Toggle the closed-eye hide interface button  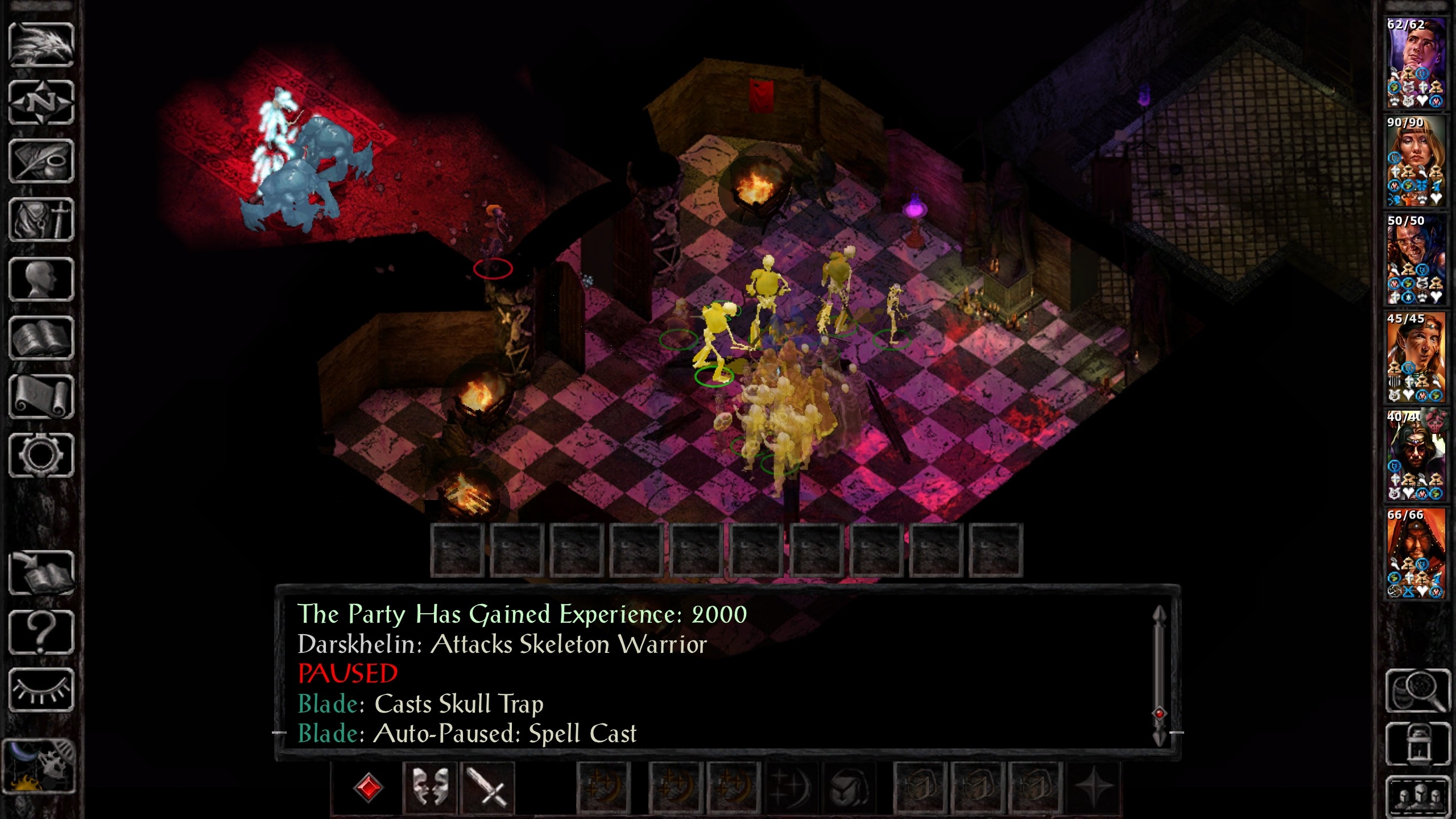click(41, 690)
